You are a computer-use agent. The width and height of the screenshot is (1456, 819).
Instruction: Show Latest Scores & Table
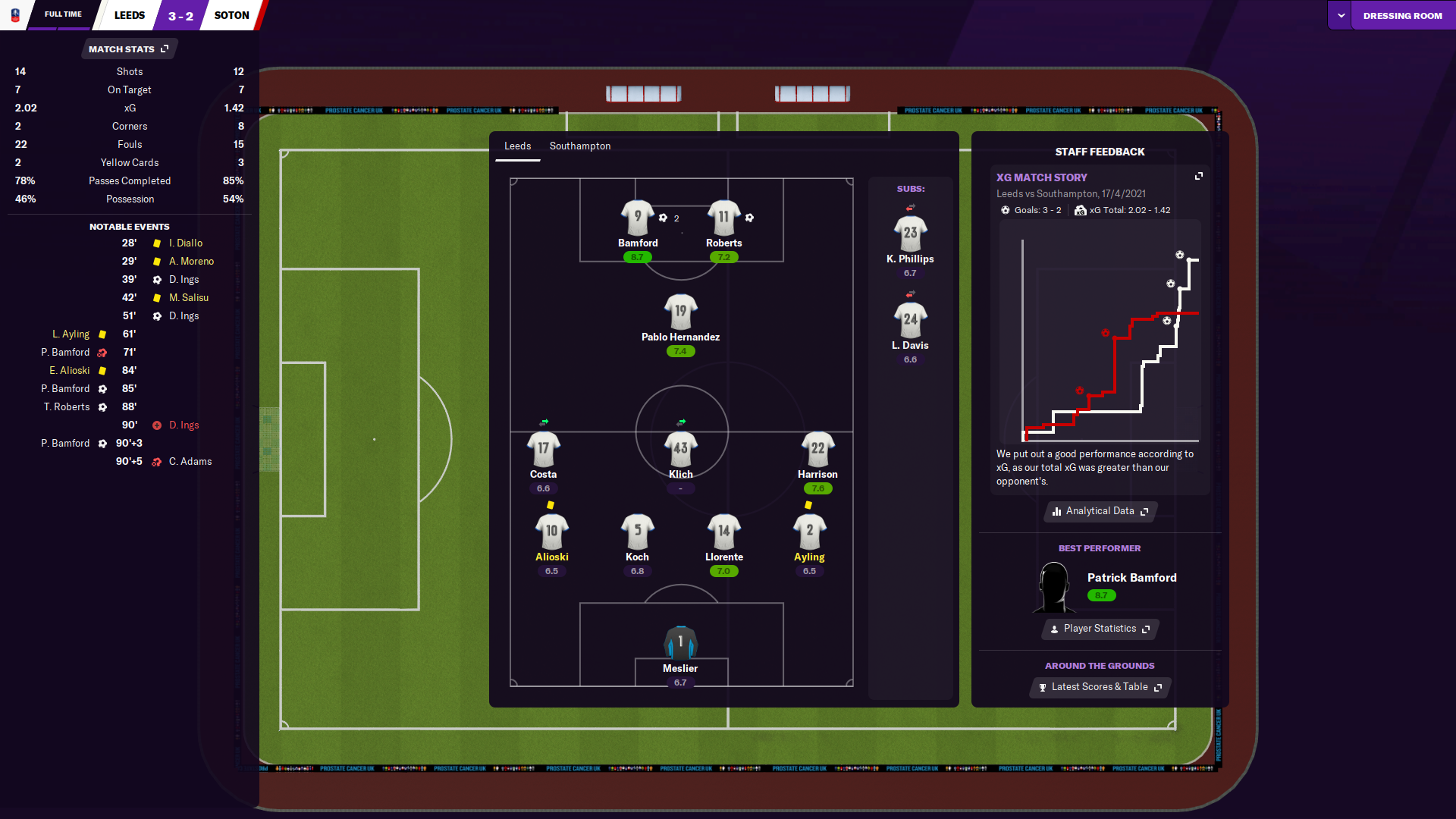[1100, 687]
